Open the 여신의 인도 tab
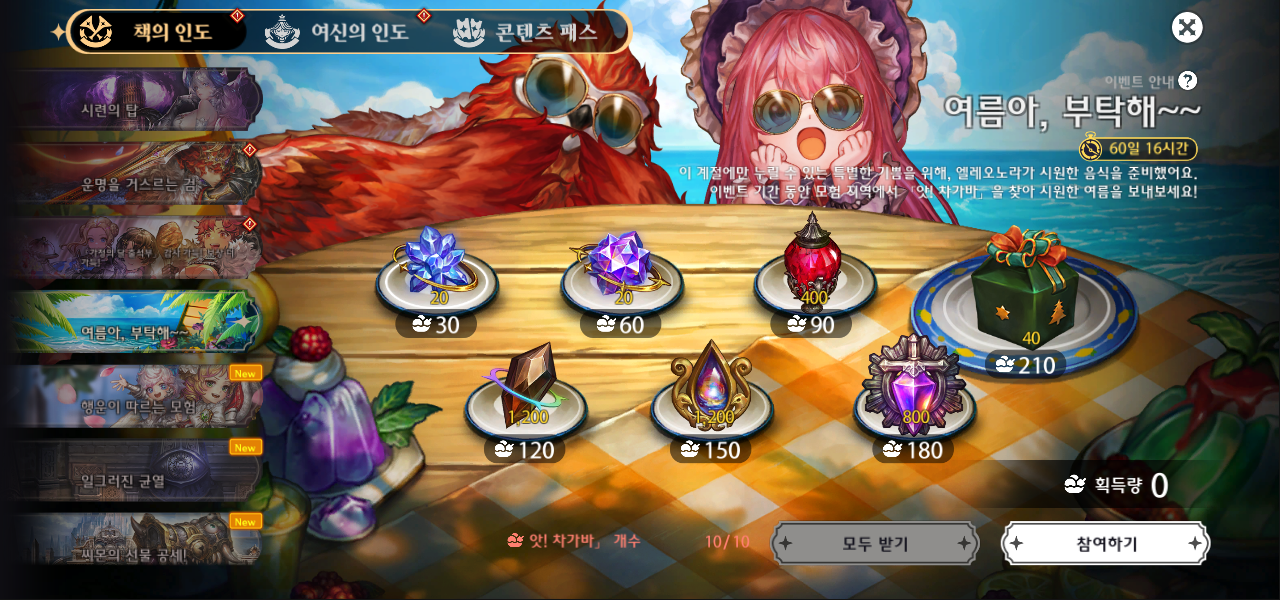 pos(340,32)
